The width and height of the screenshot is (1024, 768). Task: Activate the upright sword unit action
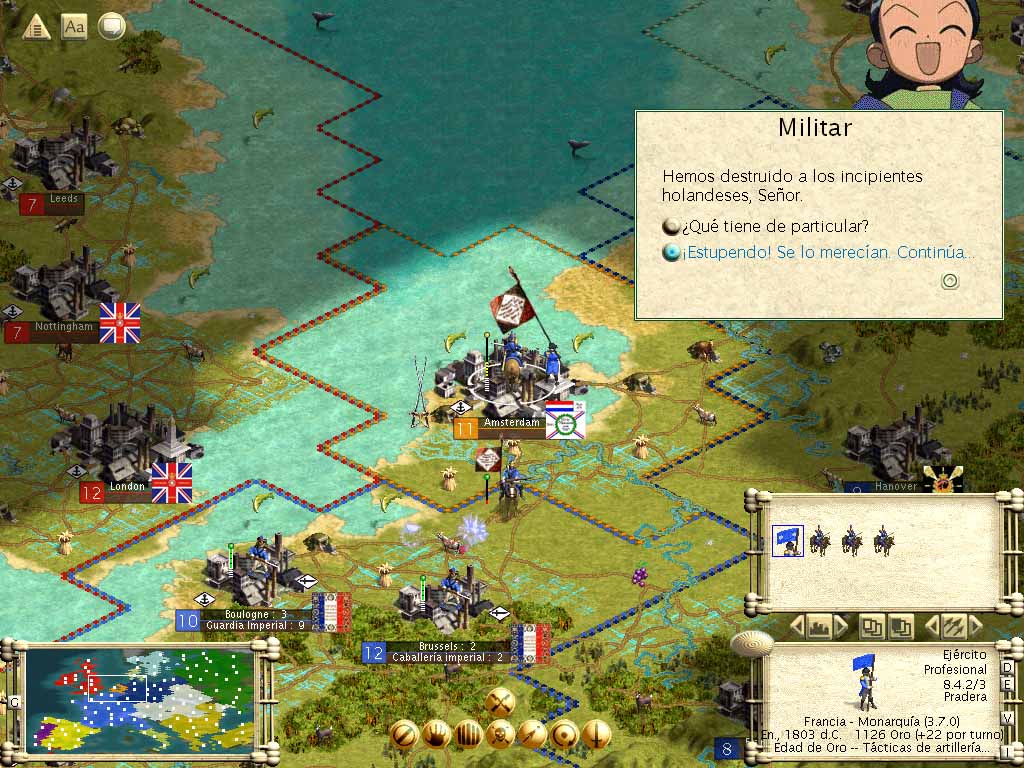596,735
